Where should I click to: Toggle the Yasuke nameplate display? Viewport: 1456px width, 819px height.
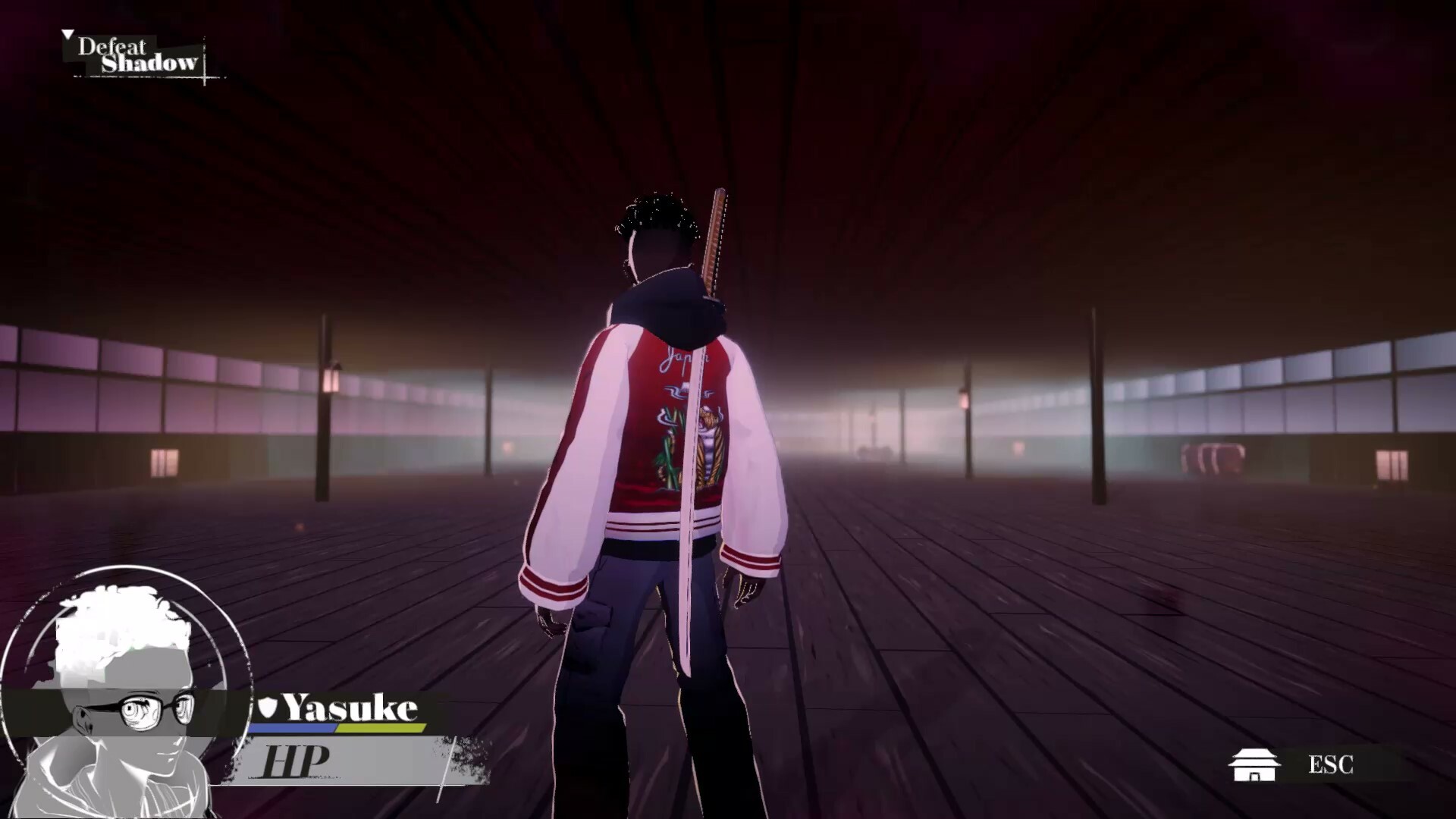click(x=349, y=708)
